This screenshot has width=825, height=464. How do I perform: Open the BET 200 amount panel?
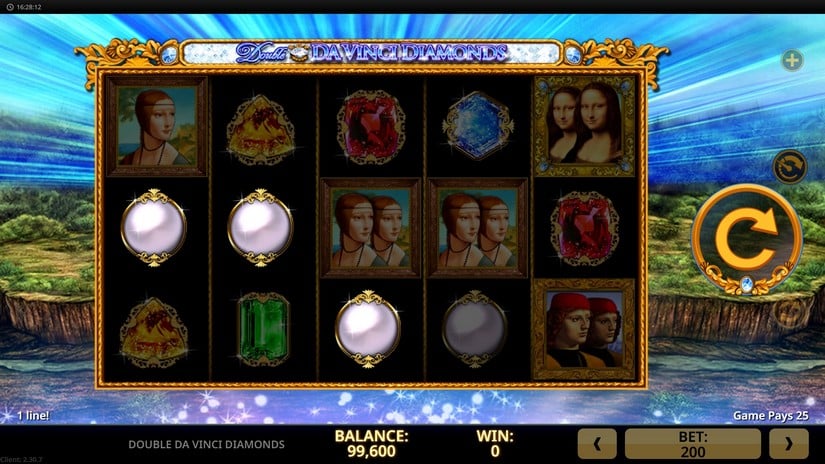692,443
